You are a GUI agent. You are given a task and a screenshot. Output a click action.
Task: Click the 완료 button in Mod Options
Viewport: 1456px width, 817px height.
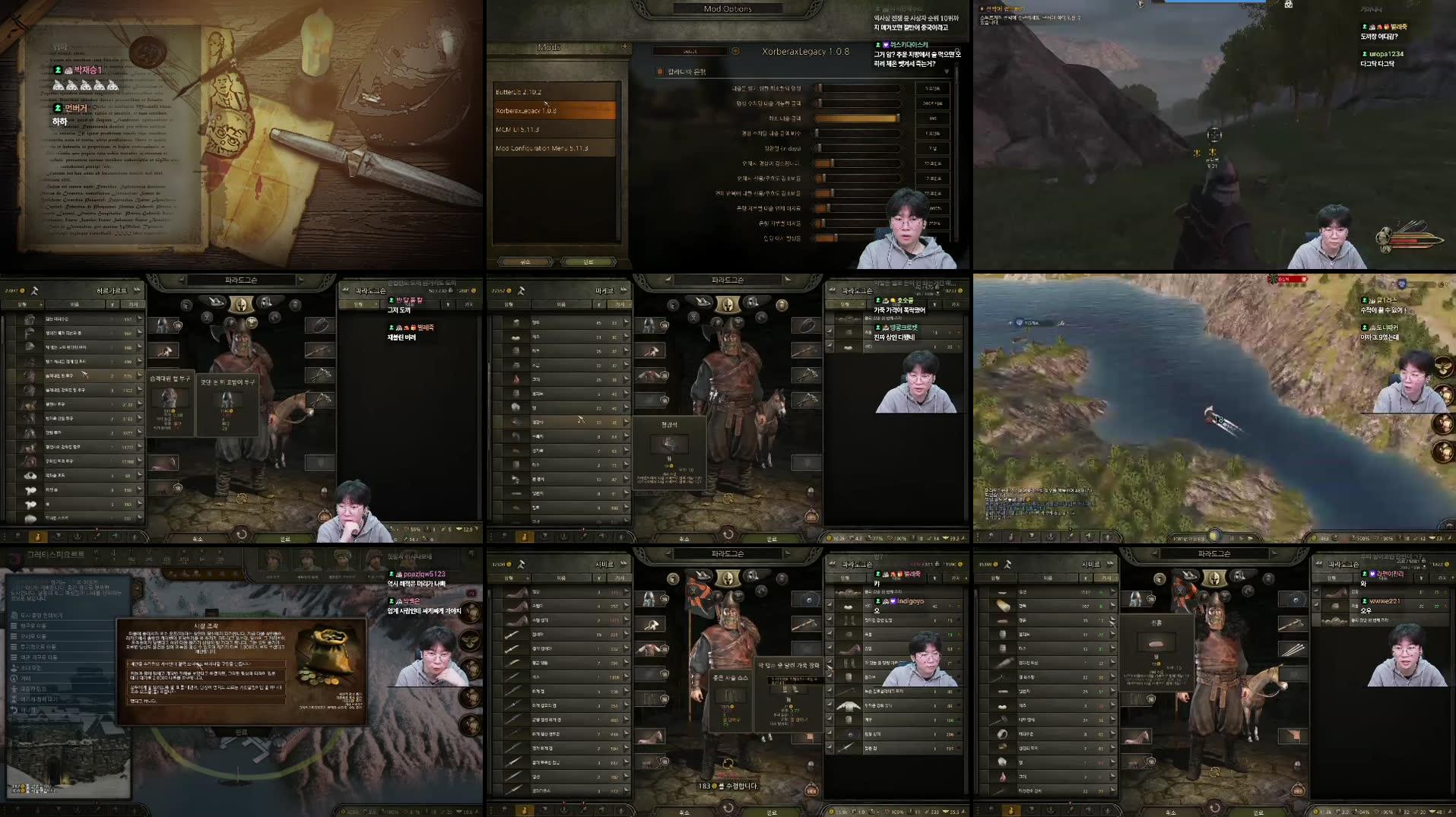coord(588,261)
